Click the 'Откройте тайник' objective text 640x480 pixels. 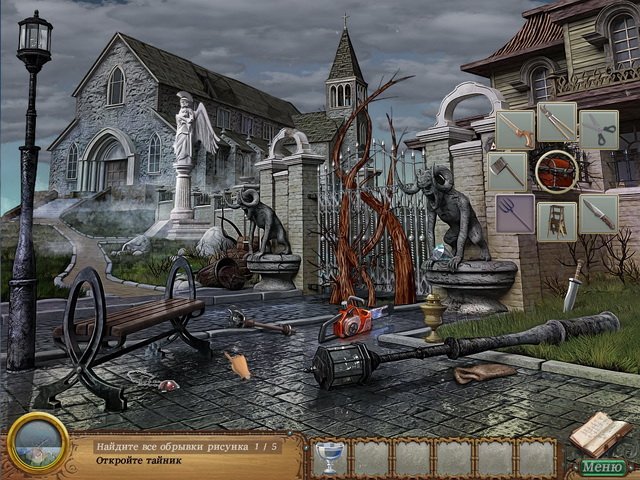point(138,462)
